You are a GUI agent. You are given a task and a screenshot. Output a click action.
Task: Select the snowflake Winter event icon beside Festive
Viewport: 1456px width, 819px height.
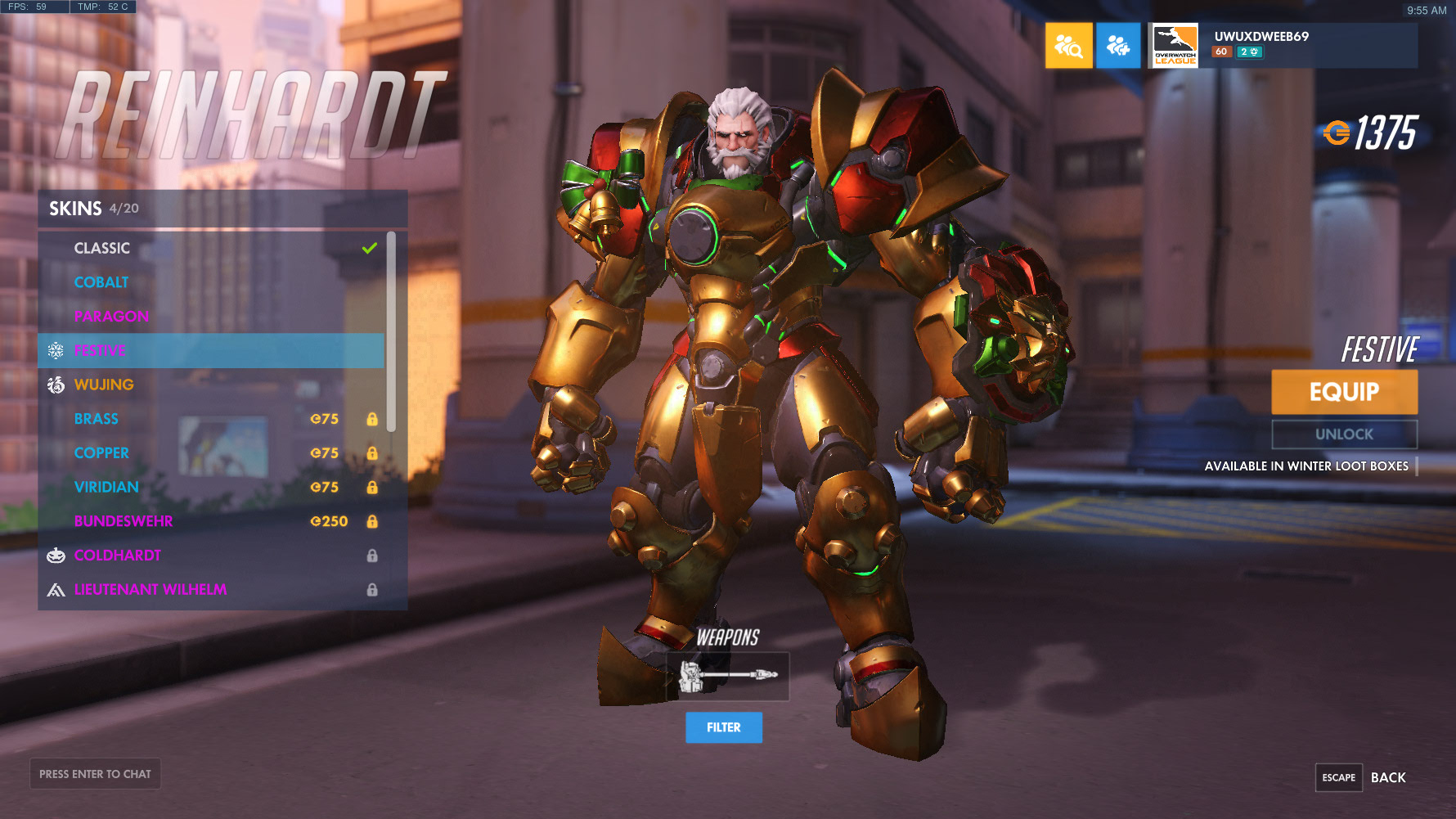pos(56,350)
